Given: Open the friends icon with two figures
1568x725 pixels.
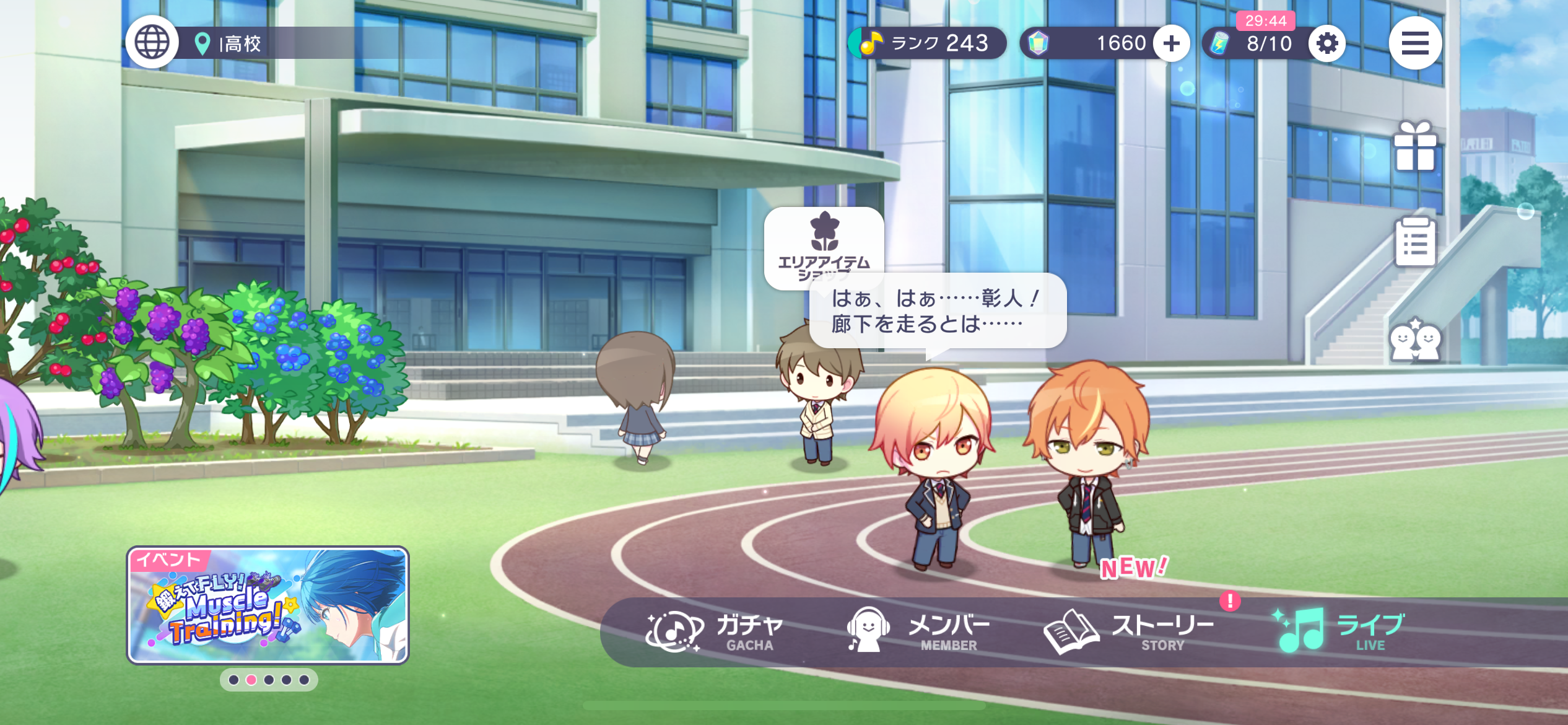Looking at the screenshot, I should pyautogui.click(x=1414, y=340).
